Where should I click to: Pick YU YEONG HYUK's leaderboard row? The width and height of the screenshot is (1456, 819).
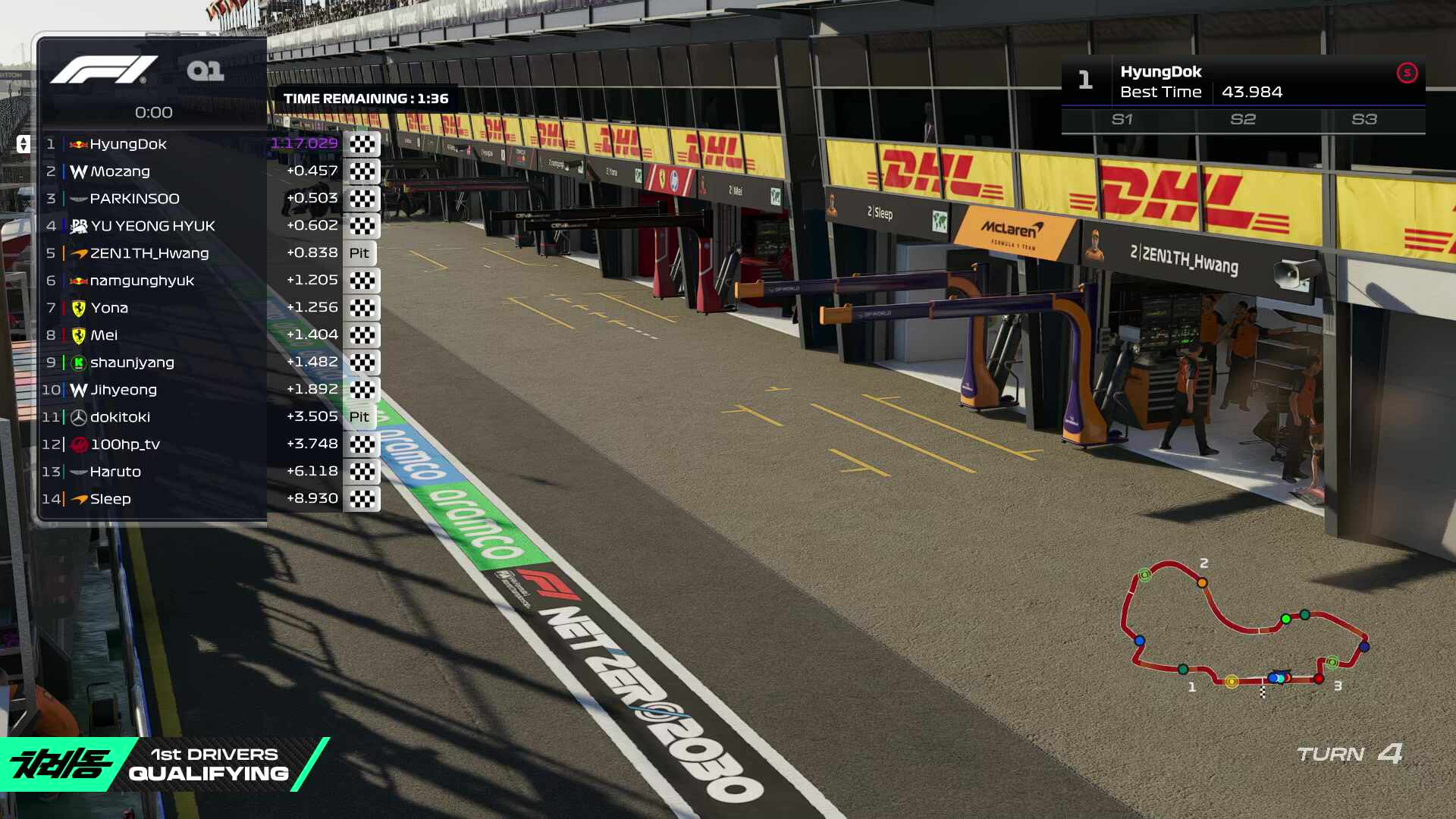pos(152,226)
